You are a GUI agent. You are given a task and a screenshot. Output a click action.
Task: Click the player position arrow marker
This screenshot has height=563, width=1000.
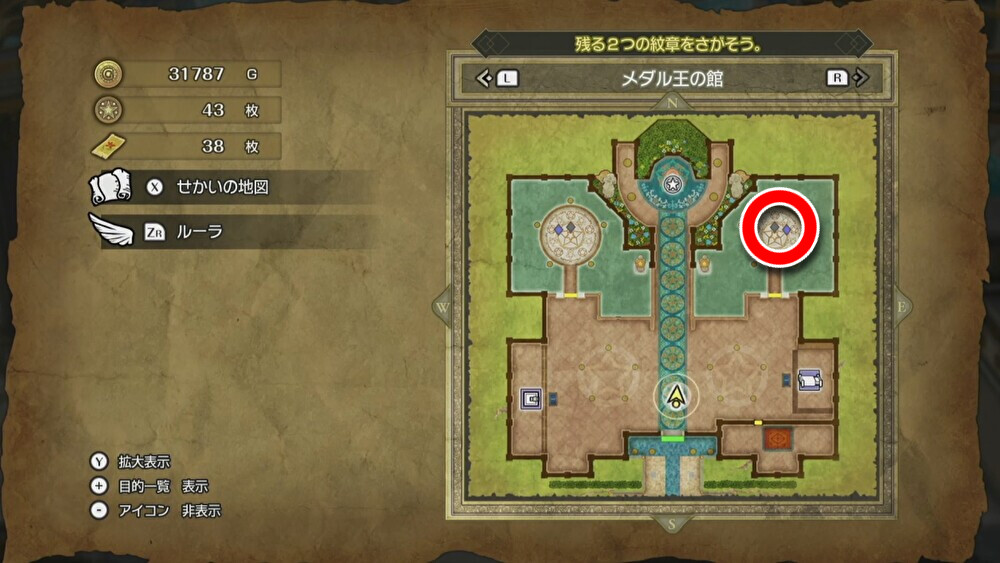678,397
